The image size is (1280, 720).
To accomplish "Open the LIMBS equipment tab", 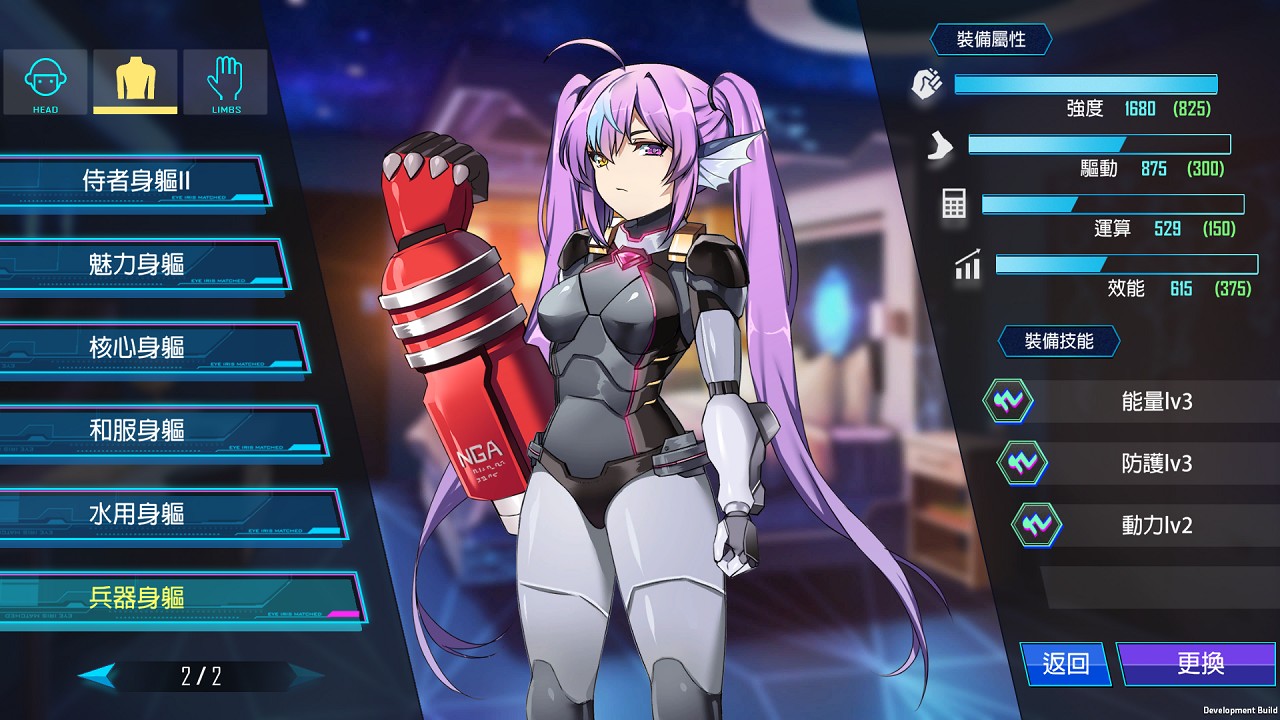I will (x=225, y=82).
